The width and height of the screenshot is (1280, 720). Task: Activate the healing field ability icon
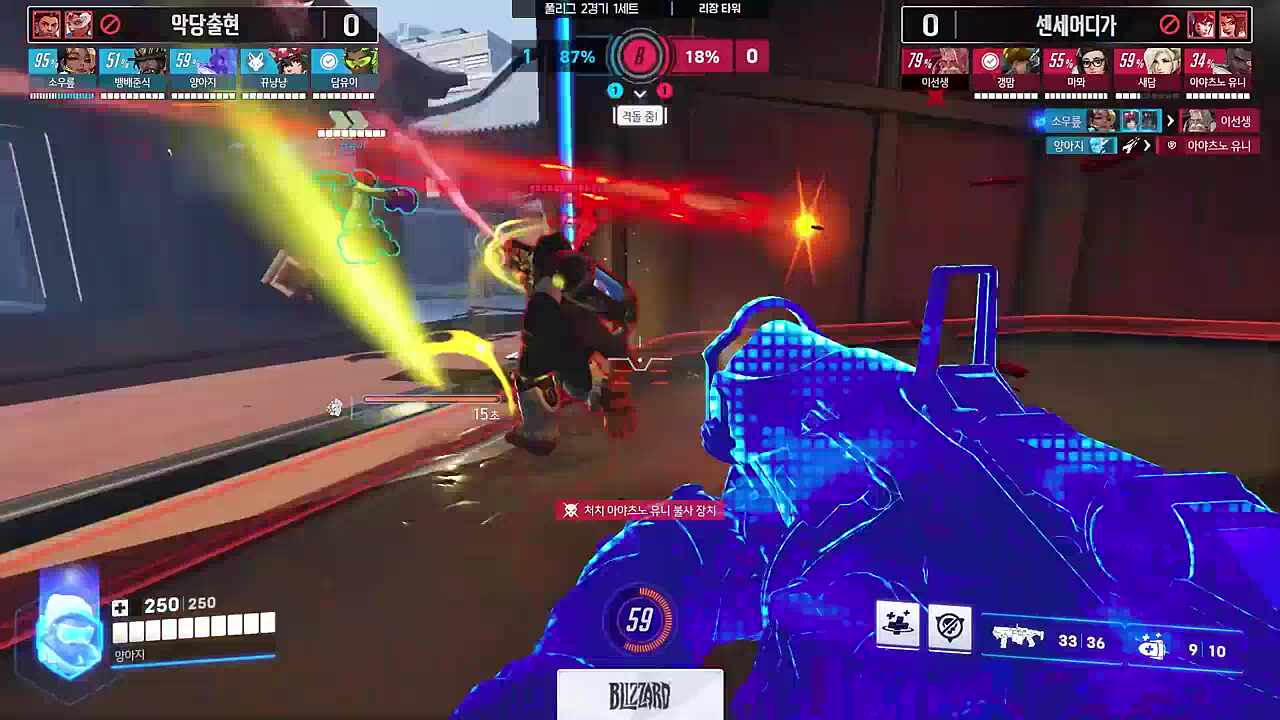tap(897, 627)
